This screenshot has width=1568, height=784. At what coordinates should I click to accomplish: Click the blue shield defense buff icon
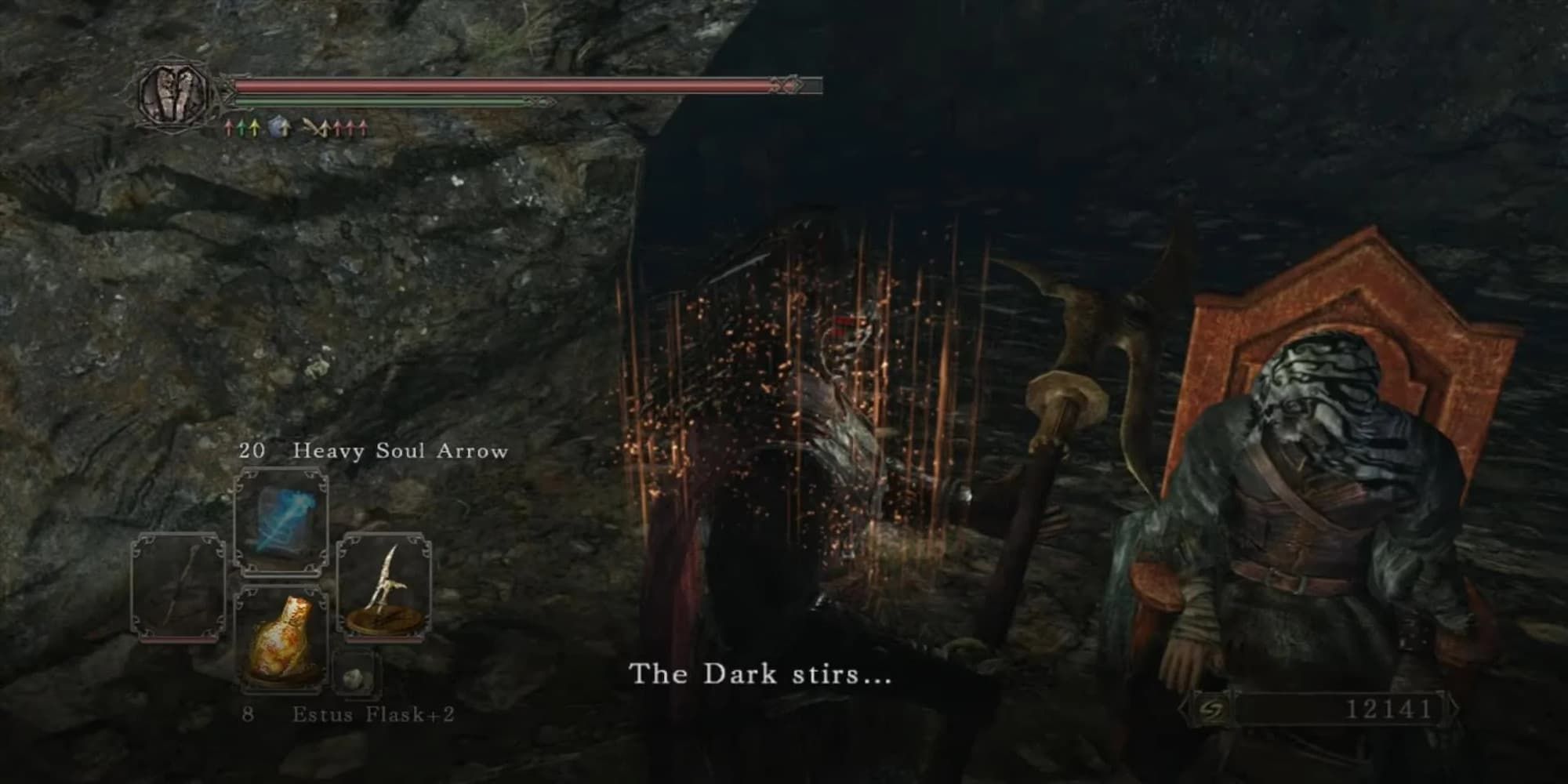tap(276, 128)
